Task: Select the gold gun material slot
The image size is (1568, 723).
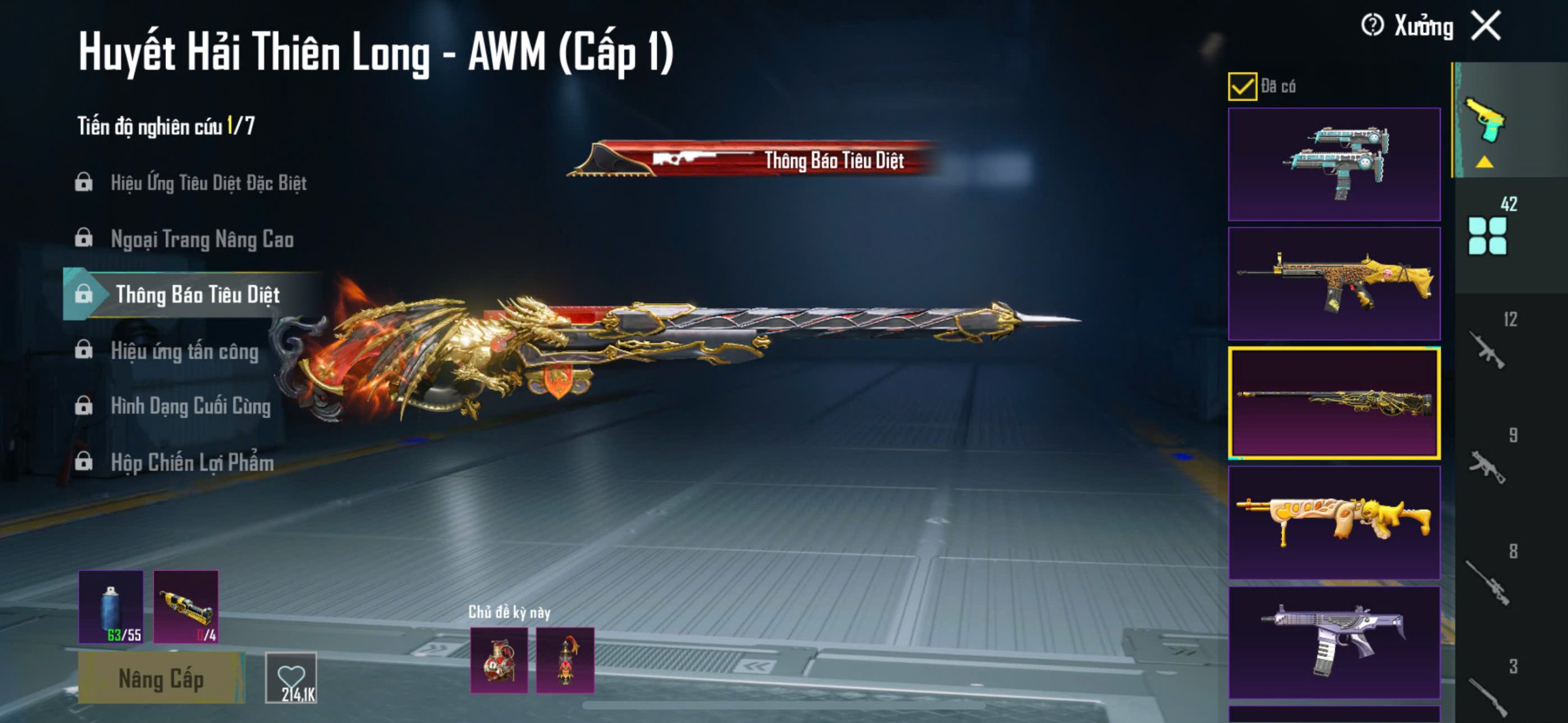Action: click(x=186, y=607)
